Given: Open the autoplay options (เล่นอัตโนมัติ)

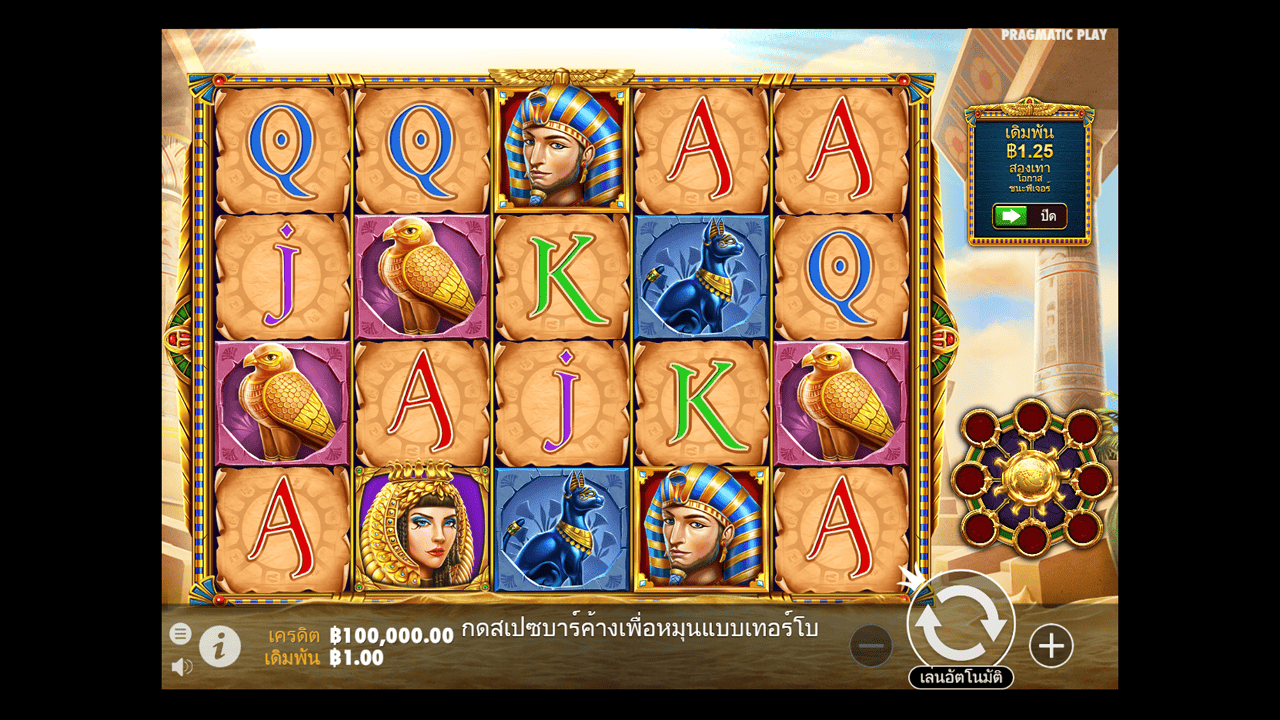Looking at the screenshot, I should pyautogui.click(x=961, y=678).
